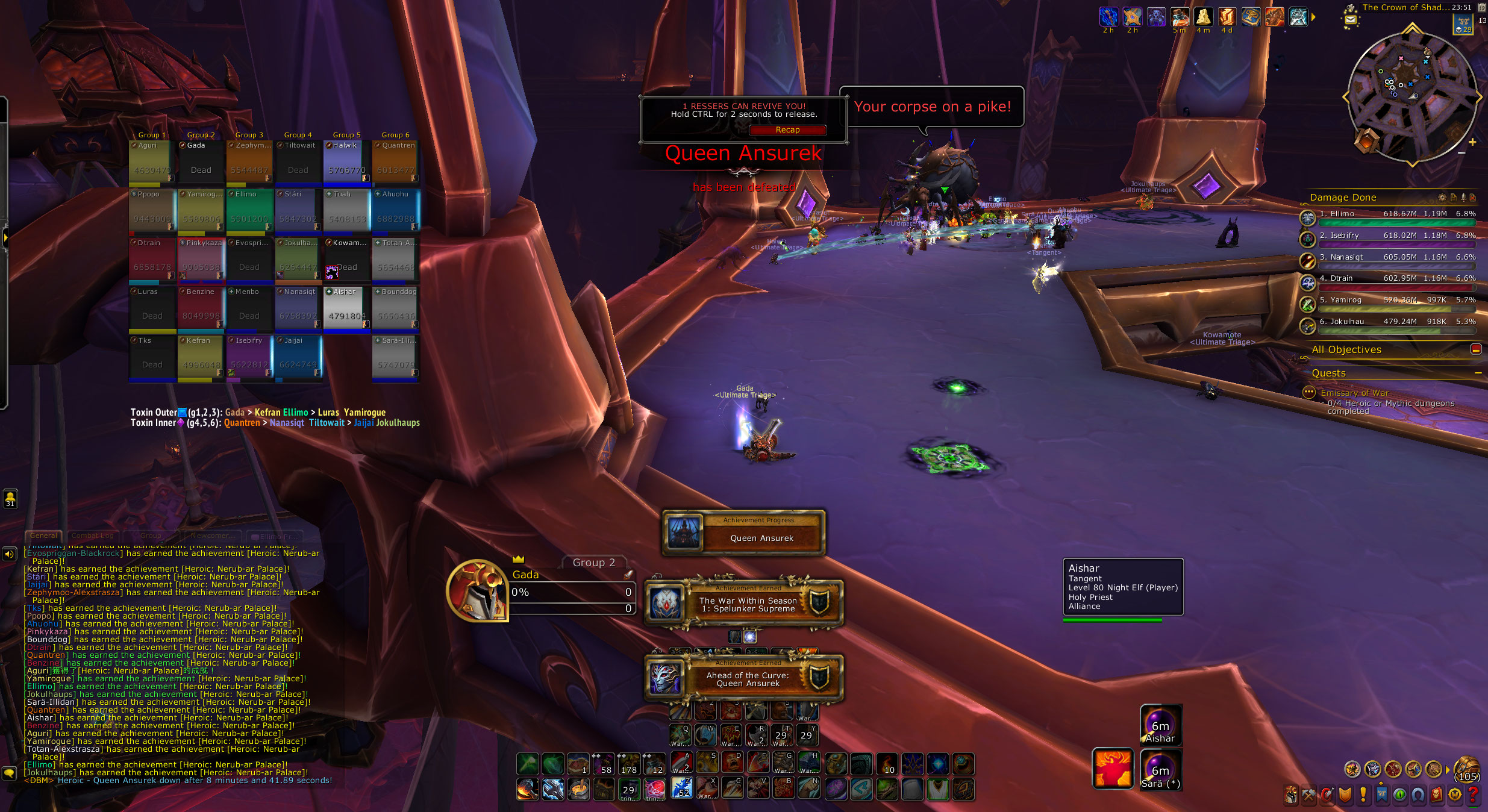The image size is (1488, 812).
Task: Click Ellimo's green raid frame
Action: point(249,211)
